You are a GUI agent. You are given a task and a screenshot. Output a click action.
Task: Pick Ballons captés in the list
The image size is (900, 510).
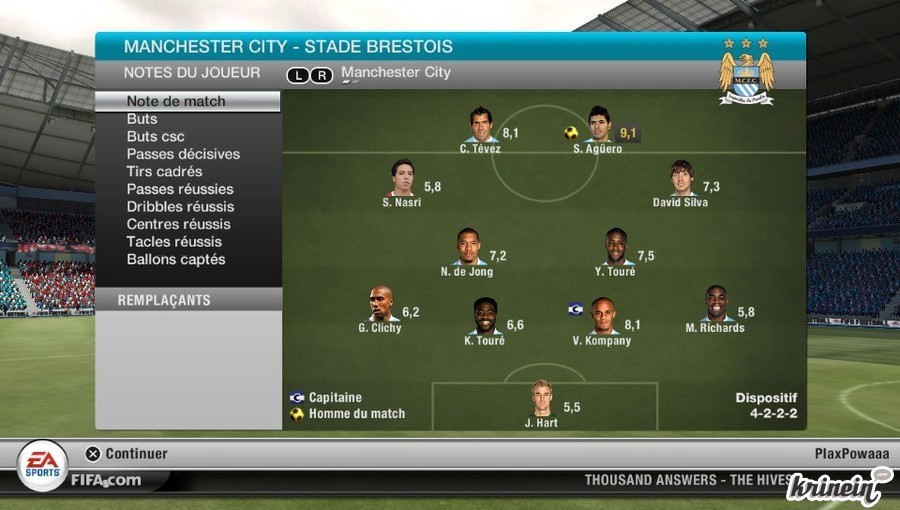(176, 259)
